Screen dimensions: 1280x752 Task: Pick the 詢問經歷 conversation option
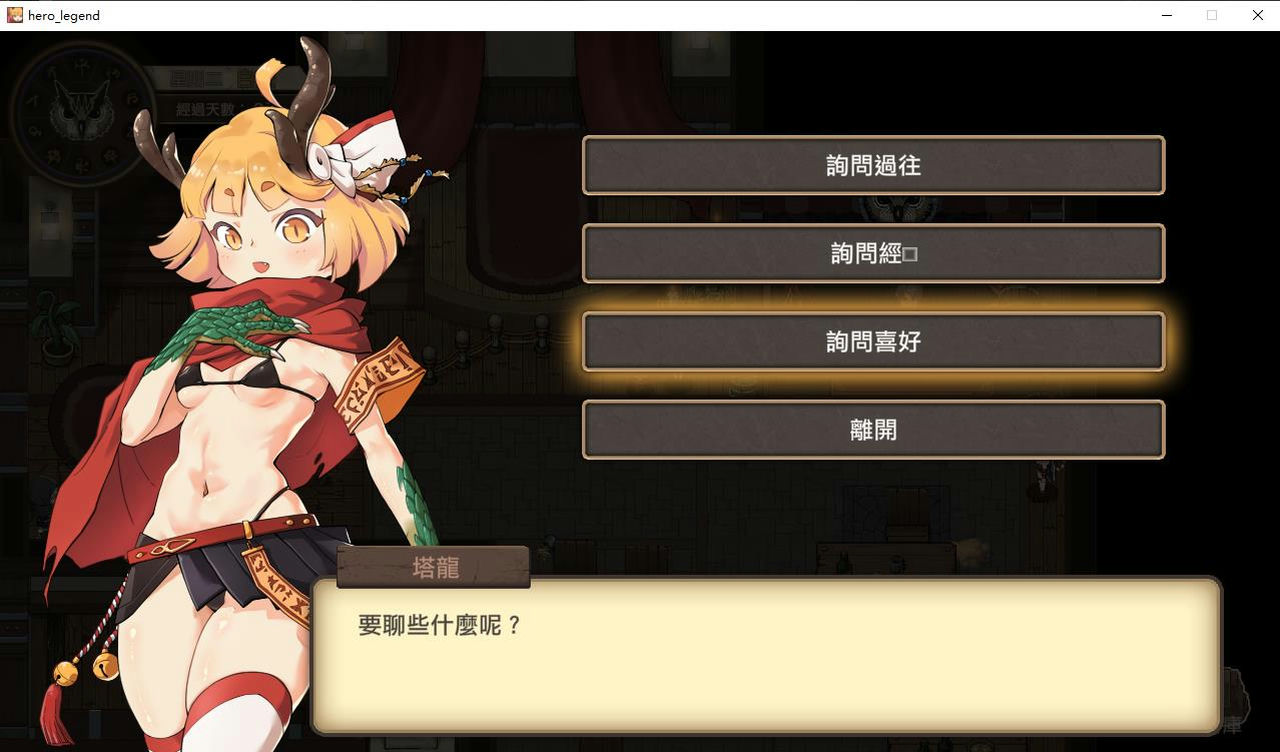pyautogui.click(x=873, y=253)
